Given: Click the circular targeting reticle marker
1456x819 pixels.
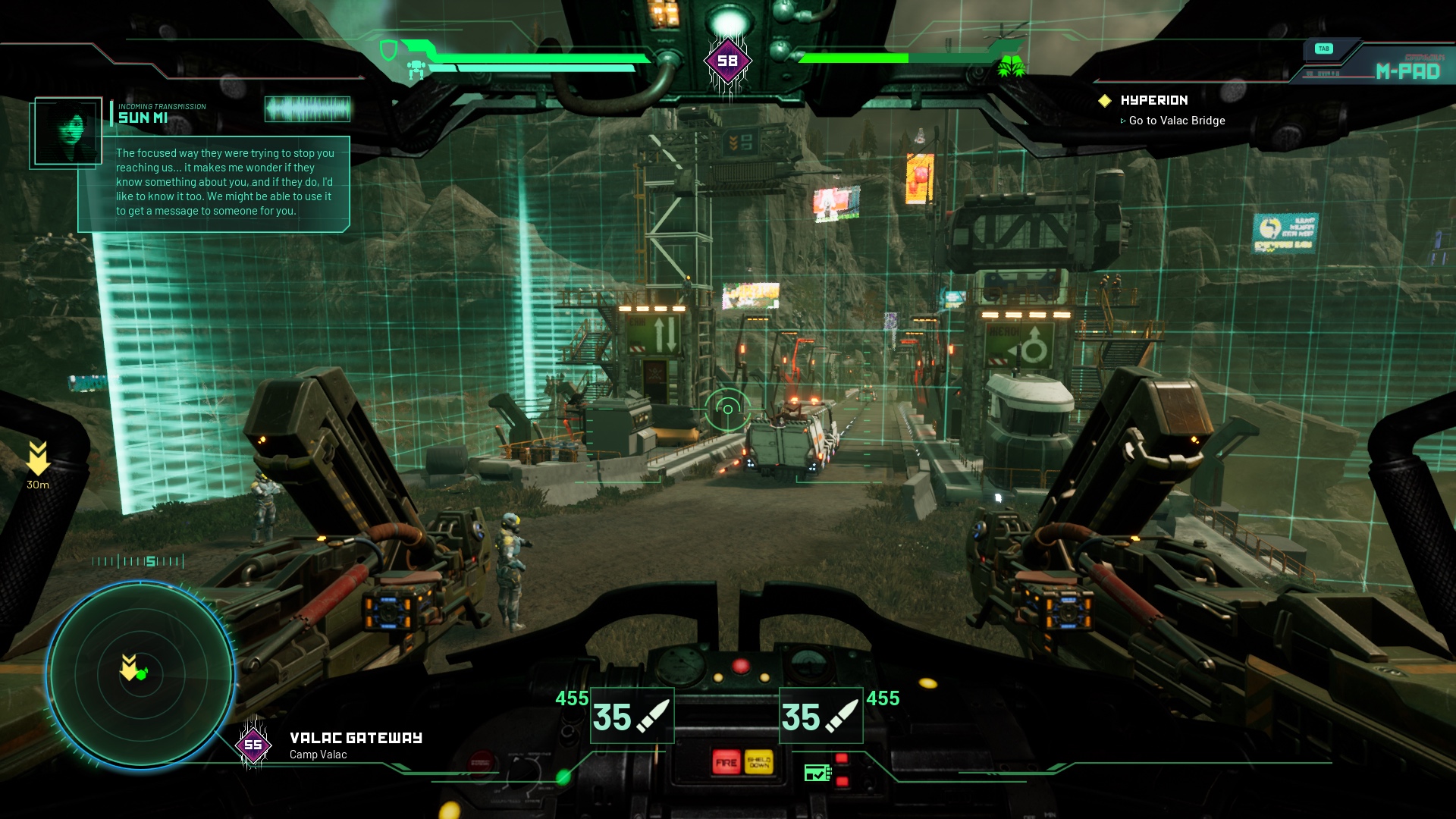Looking at the screenshot, I should (728, 408).
